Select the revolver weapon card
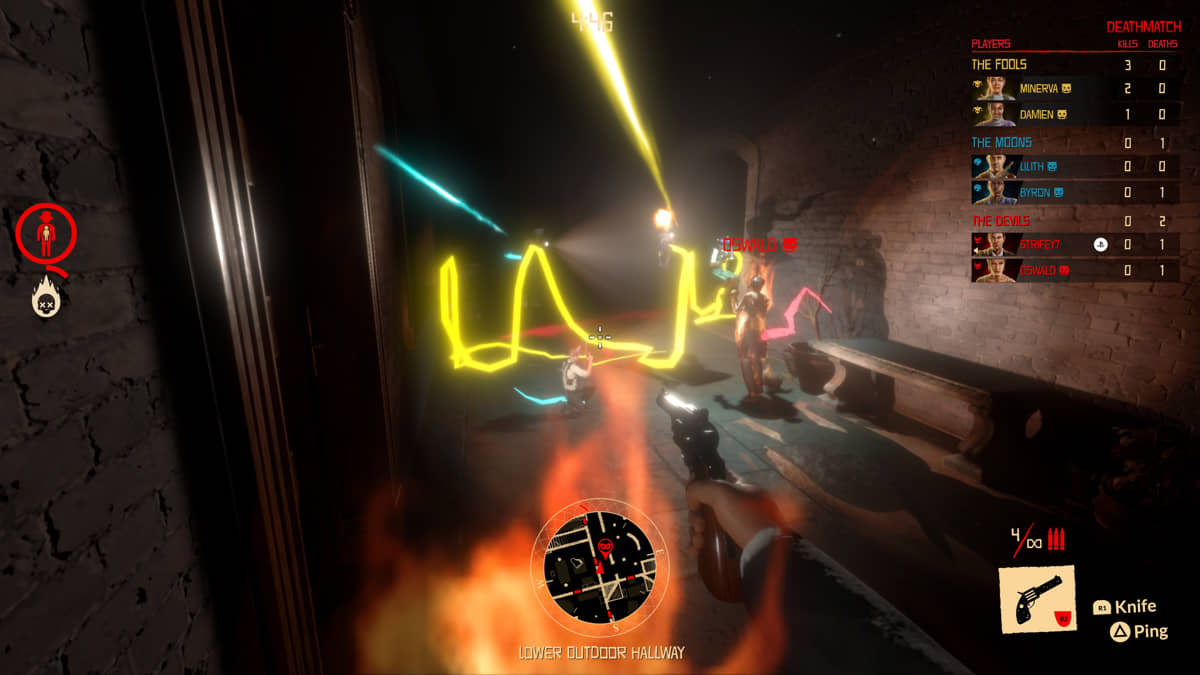1200x675 pixels. (x=1037, y=600)
